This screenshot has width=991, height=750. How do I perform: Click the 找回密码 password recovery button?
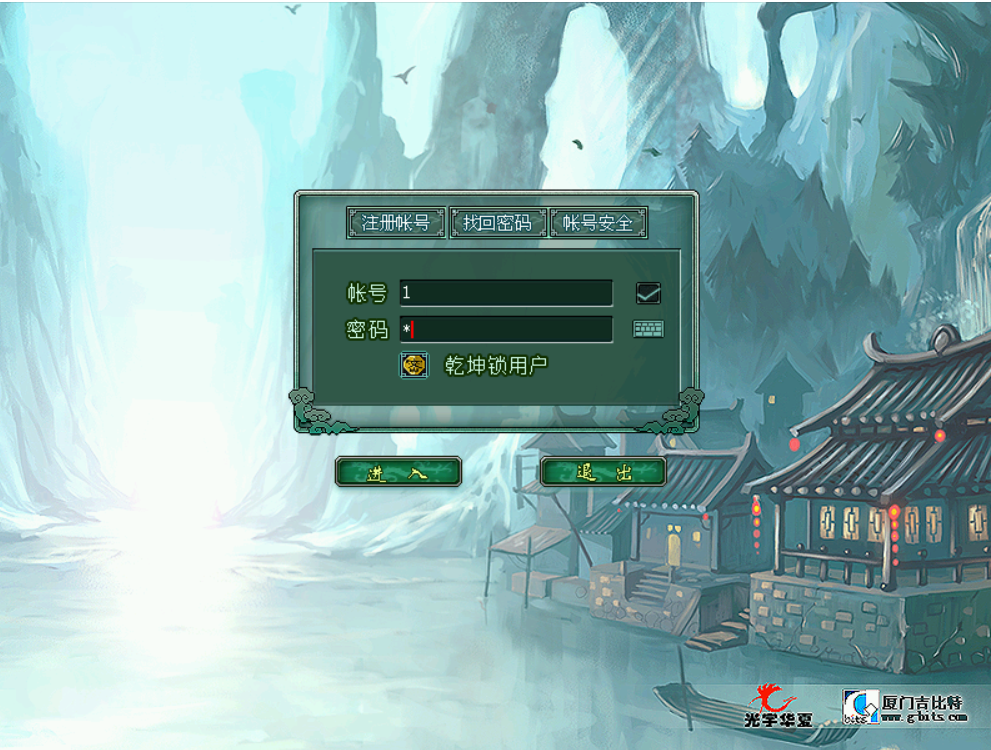point(498,222)
